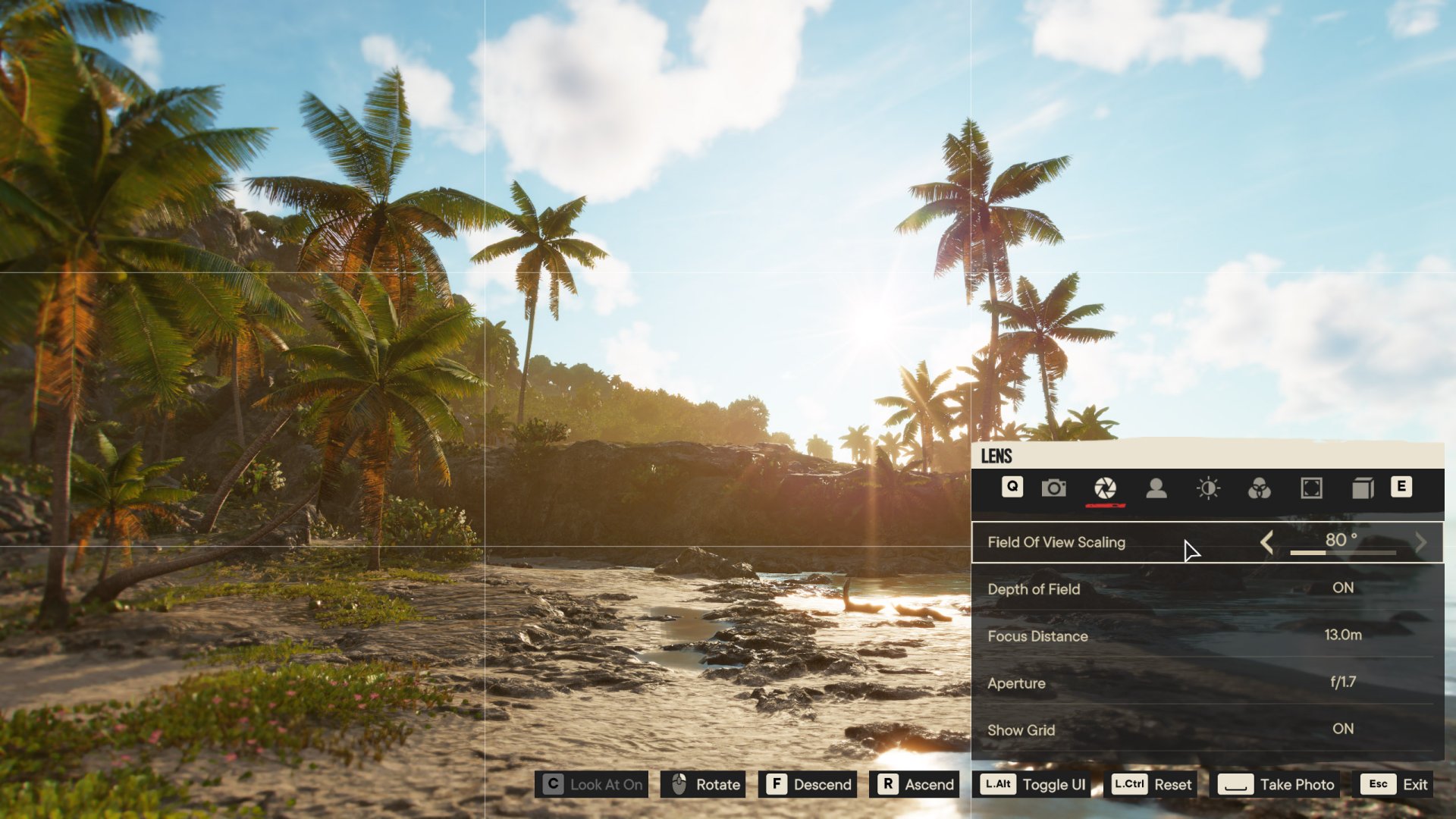Click the Ascend camera control
This screenshot has width=1456, height=819.
[x=915, y=784]
